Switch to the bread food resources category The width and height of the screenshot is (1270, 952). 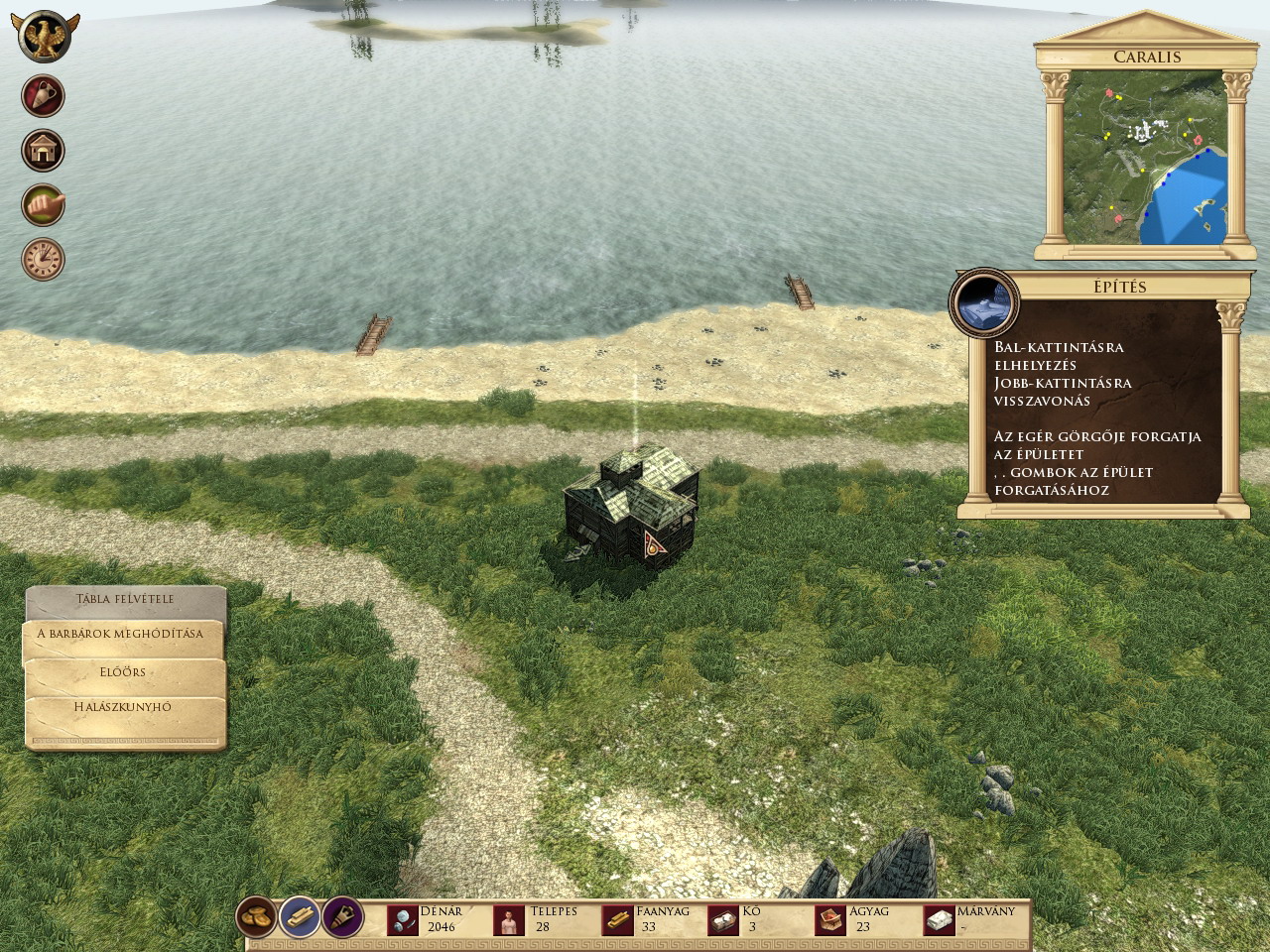[x=256, y=918]
